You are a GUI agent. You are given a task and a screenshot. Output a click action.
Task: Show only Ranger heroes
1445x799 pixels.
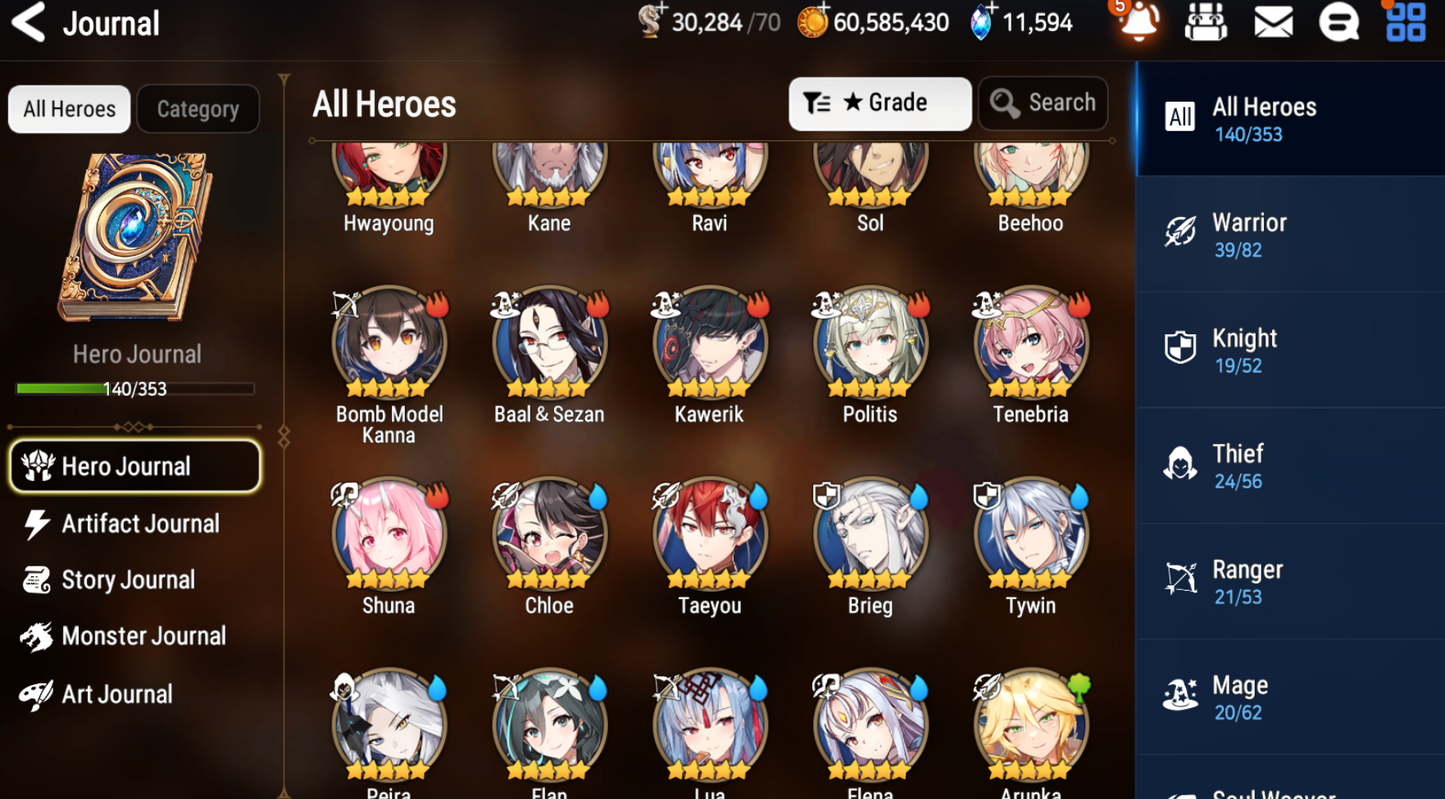[x=1289, y=582]
